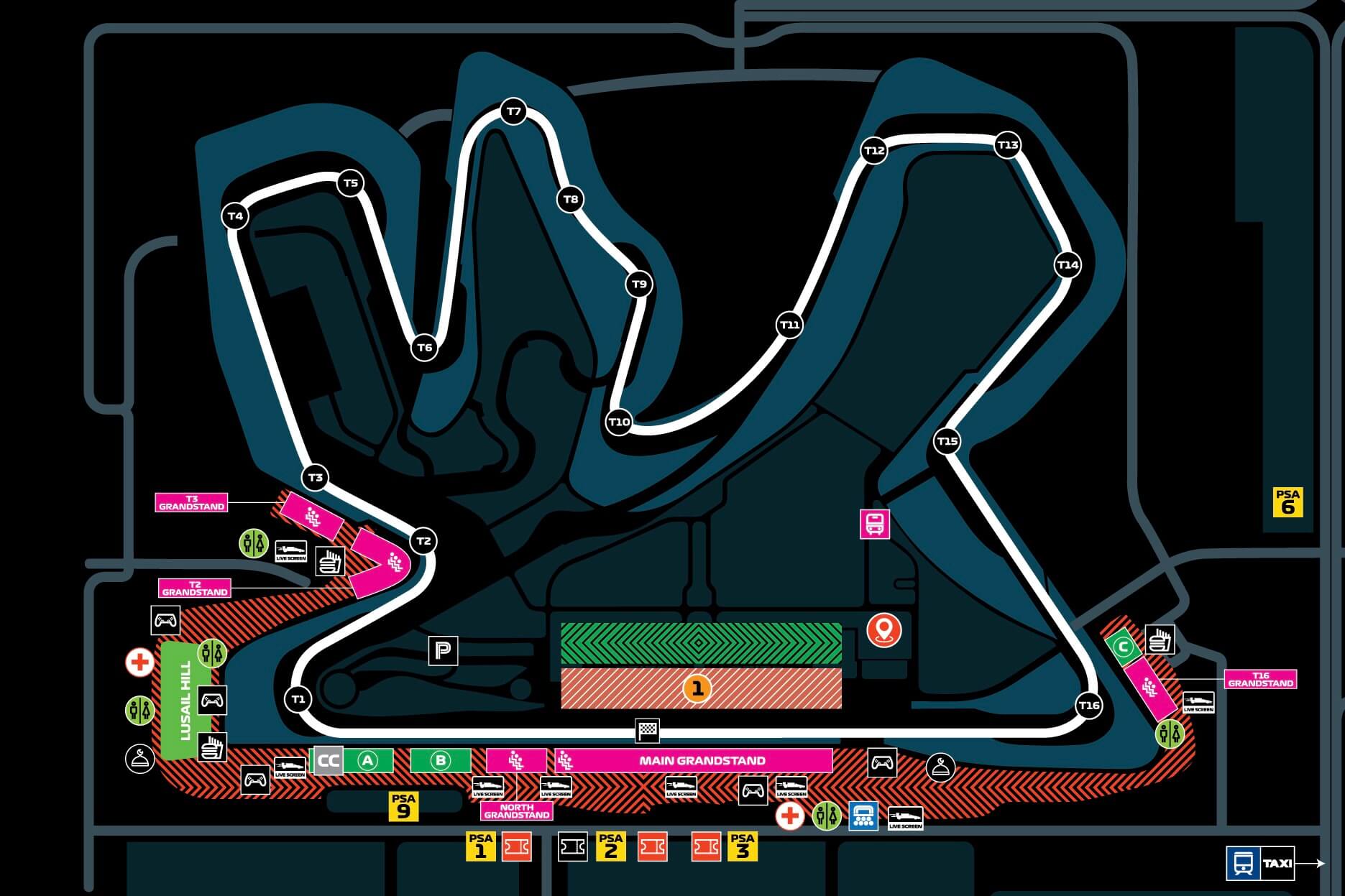Choose the T10 turn marker
Image resolution: width=1345 pixels, height=896 pixels.
click(x=619, y=422)
